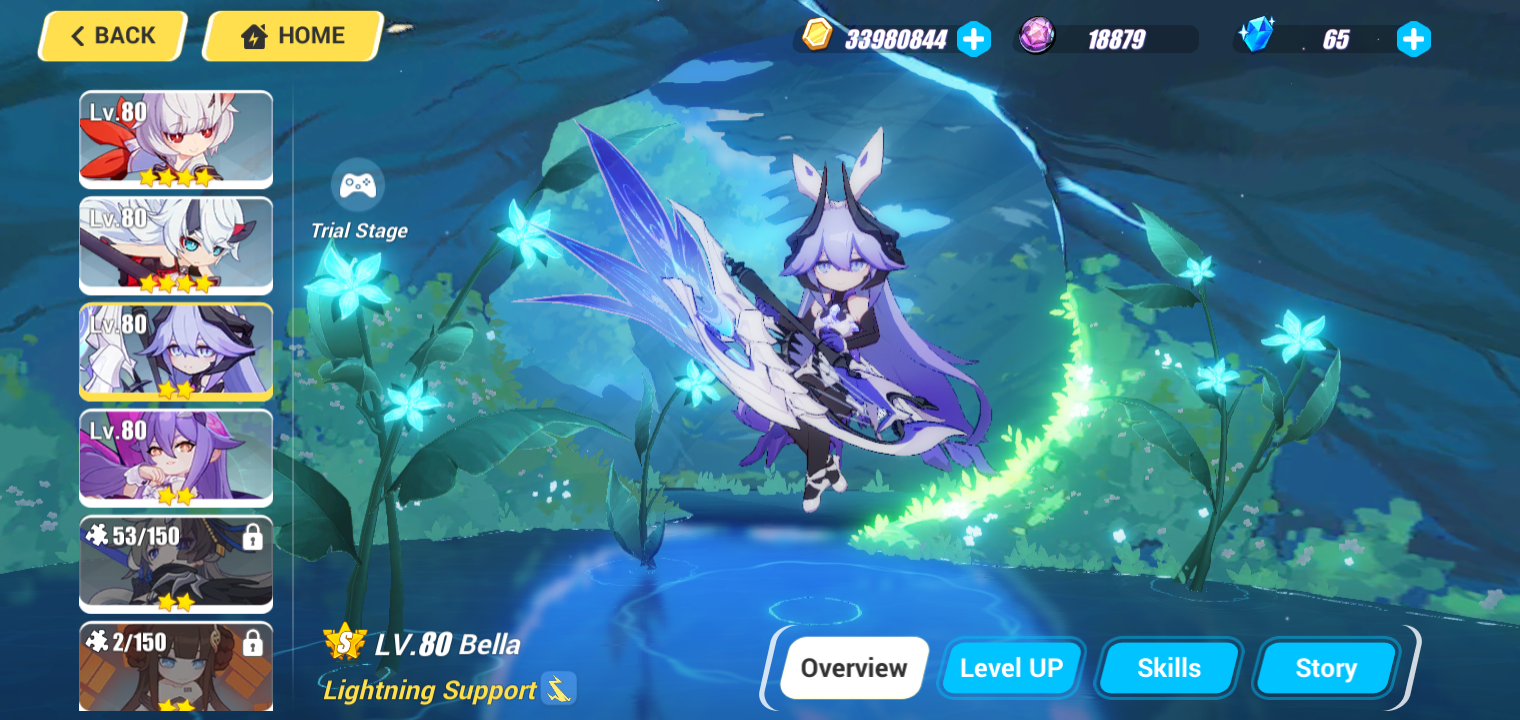Open the Trial Stage gamepad icon
This screenshot has height=720, width=1520.
tap(358, 183)
